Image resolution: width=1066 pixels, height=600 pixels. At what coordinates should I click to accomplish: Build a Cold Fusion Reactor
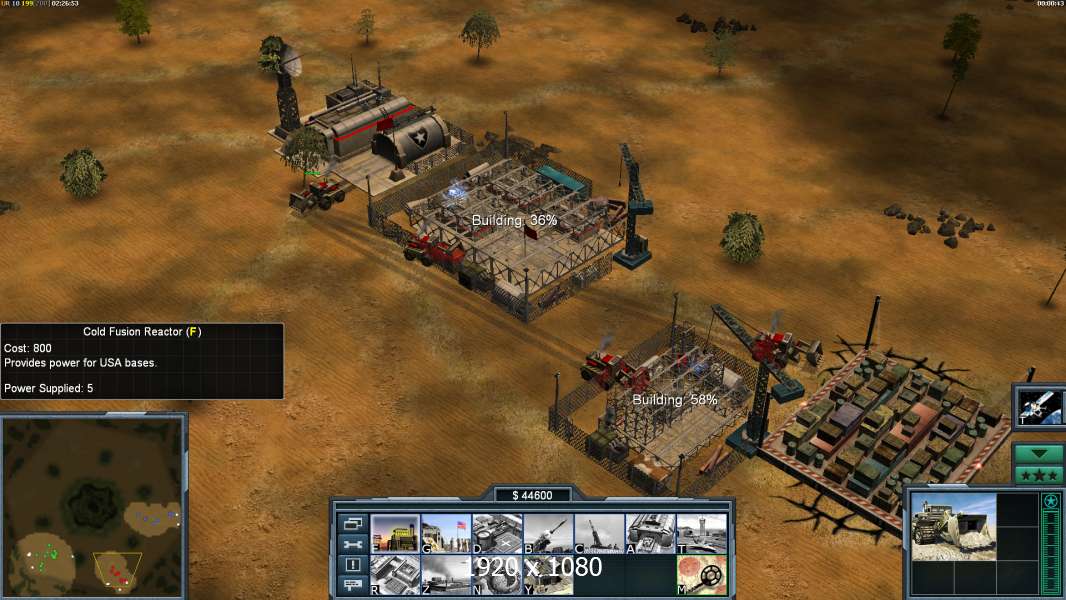[x=395, y=534]
